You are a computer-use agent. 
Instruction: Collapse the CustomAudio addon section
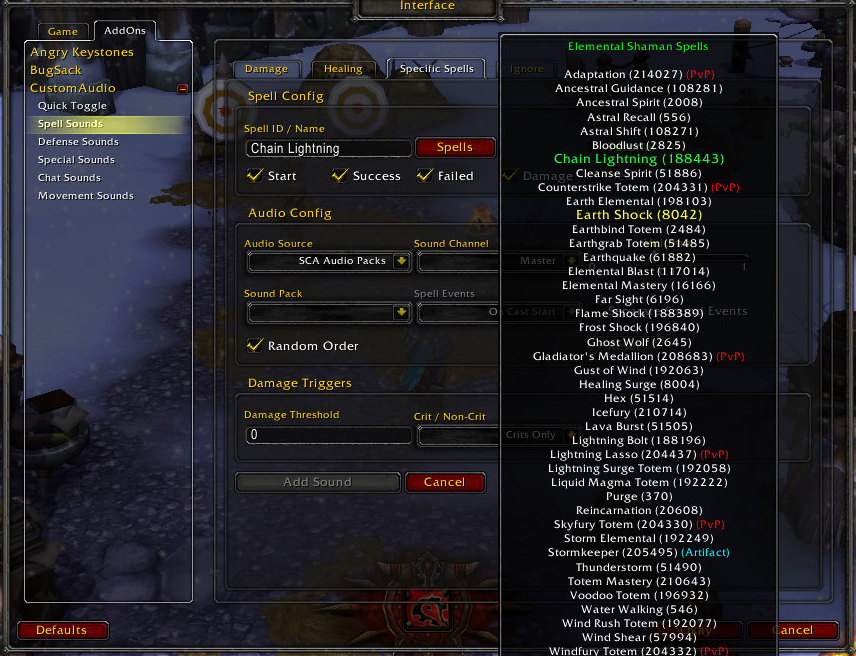pyautogui.click(x=183, y=89)
